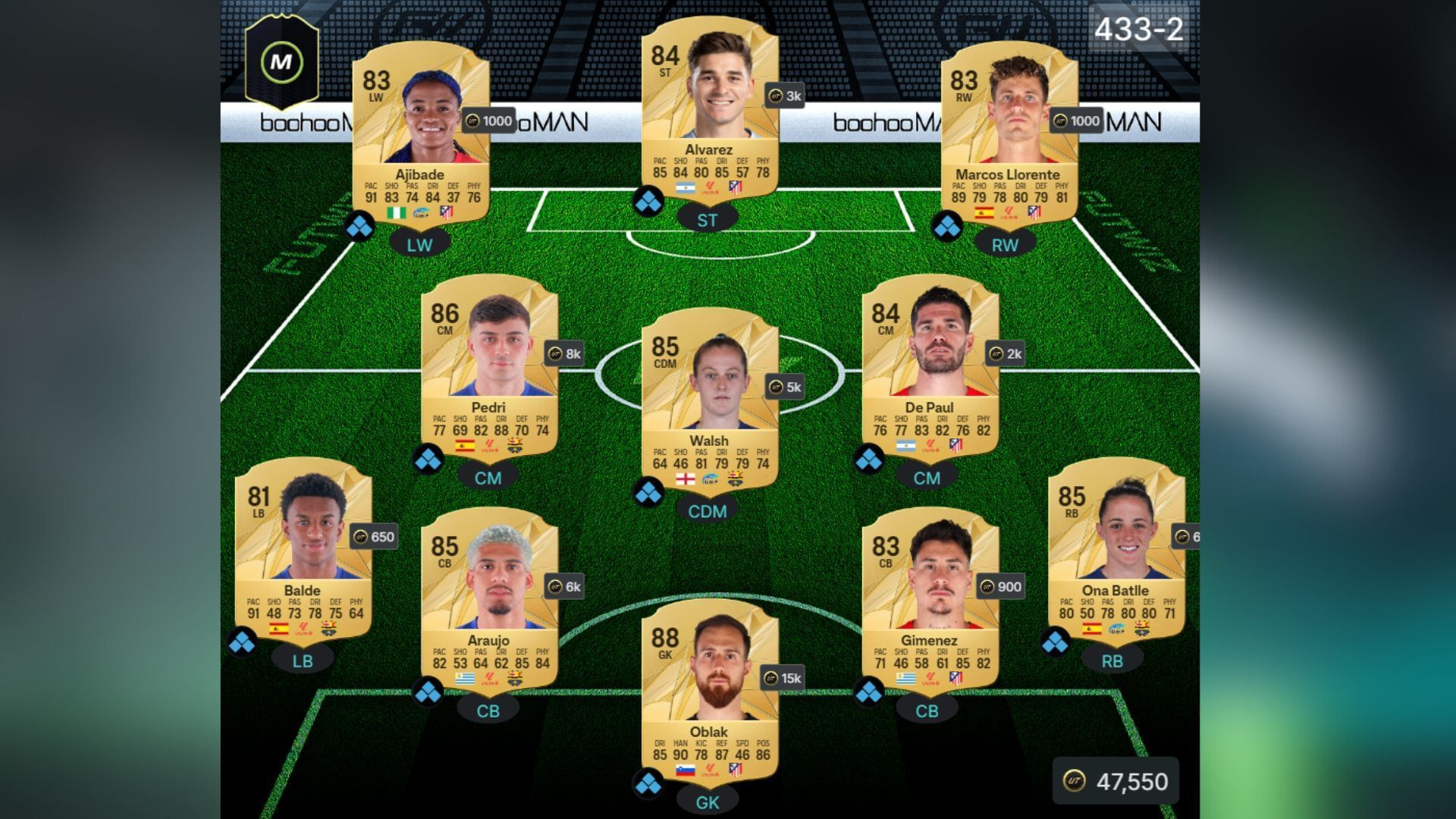Click the coin icon on Oblak's 15k price tag
1456x819 pixels.
coord(770,679)
